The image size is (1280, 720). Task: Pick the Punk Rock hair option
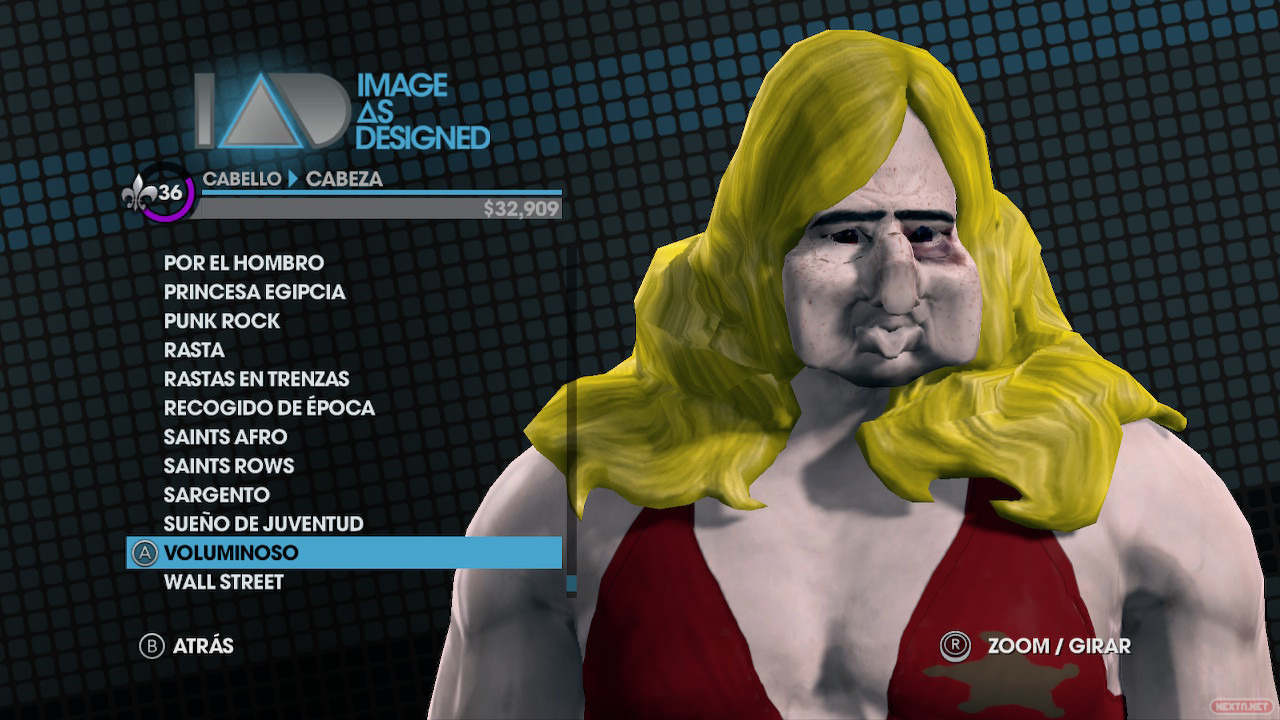221,321
